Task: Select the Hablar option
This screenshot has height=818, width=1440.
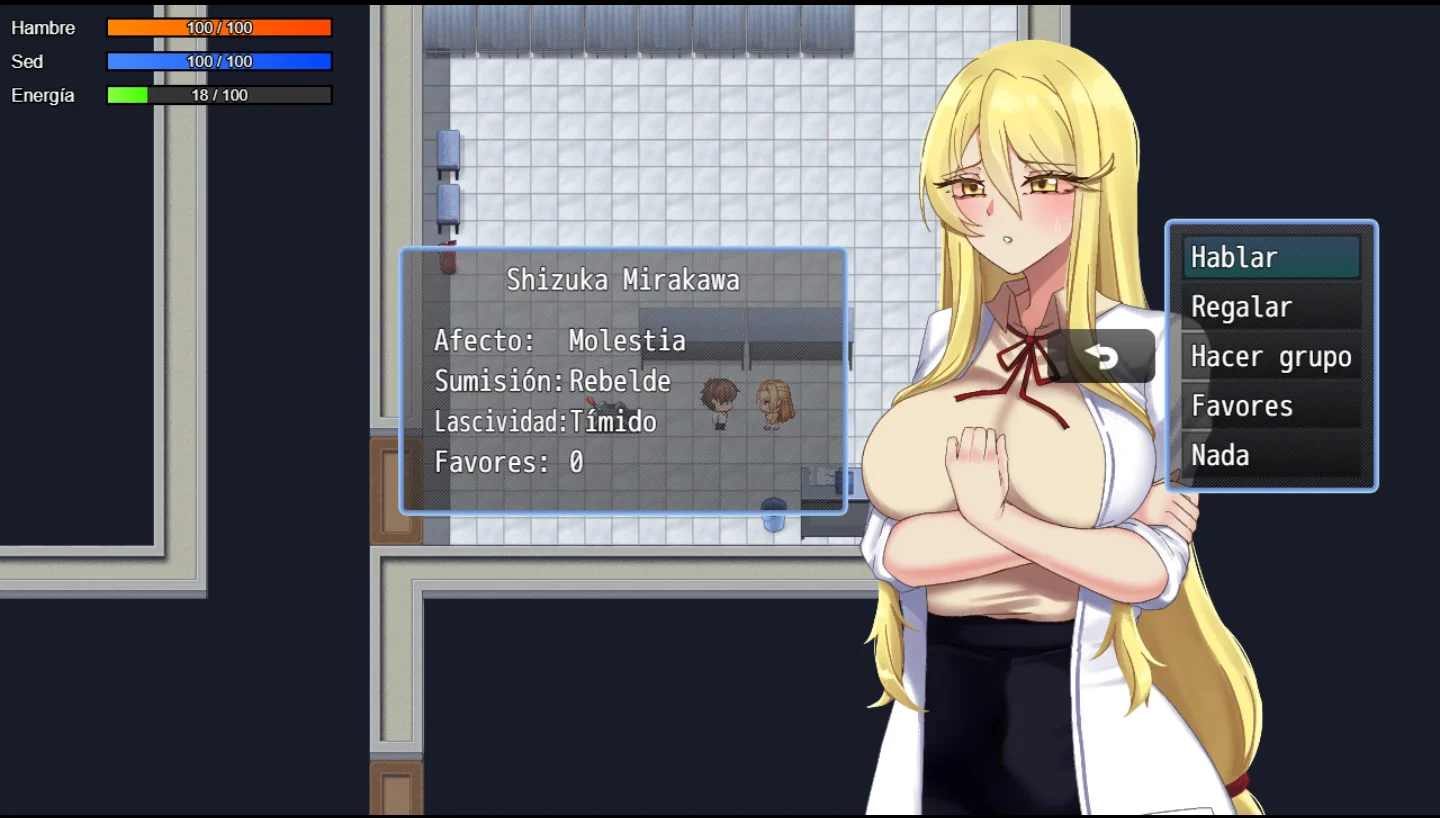Action: [x=1271, y=258]
